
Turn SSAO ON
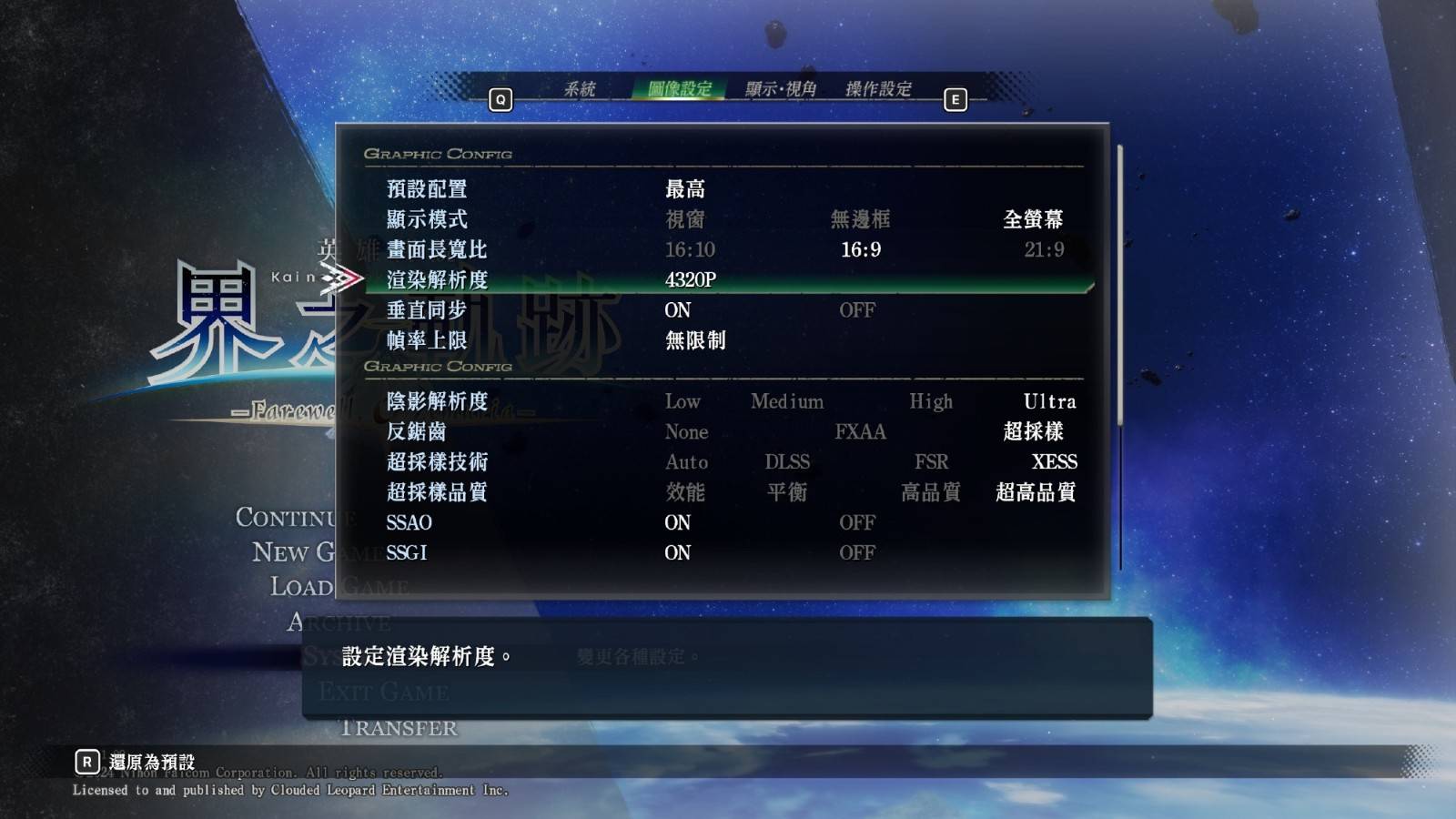tap(676, 522)
